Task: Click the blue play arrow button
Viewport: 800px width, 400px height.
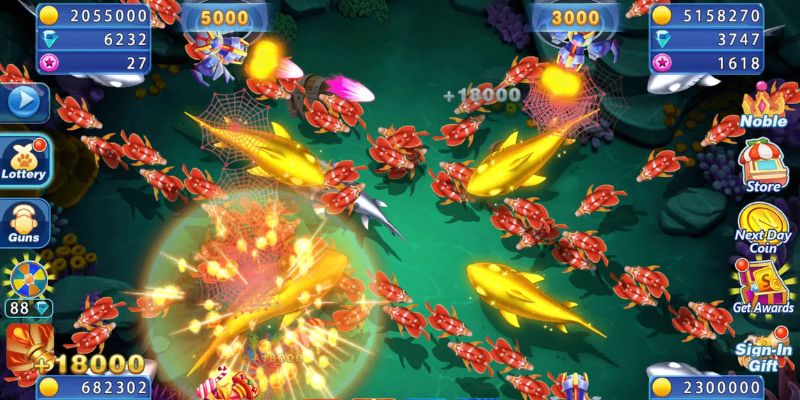Action: (24, 102)
